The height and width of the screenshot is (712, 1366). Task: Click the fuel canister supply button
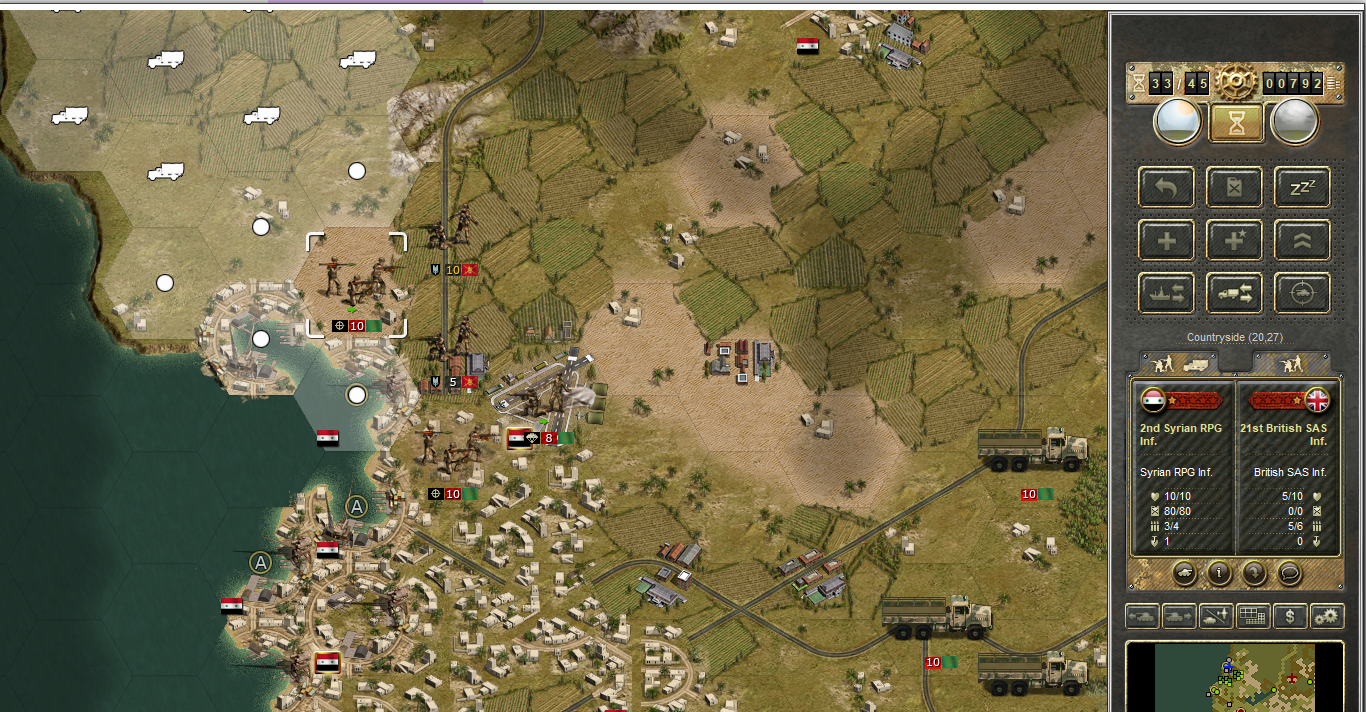click(1233, 187)
